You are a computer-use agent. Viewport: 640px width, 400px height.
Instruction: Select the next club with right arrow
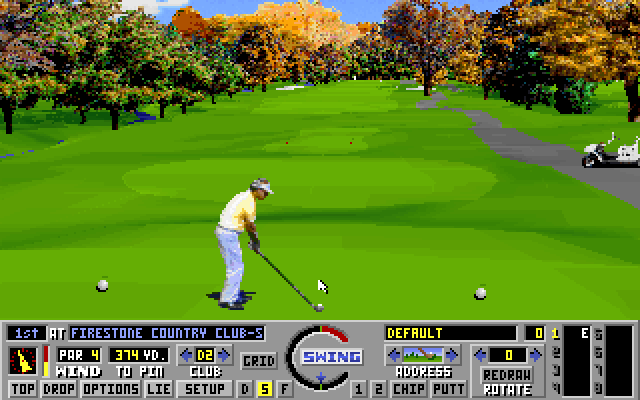click(227, 355)
